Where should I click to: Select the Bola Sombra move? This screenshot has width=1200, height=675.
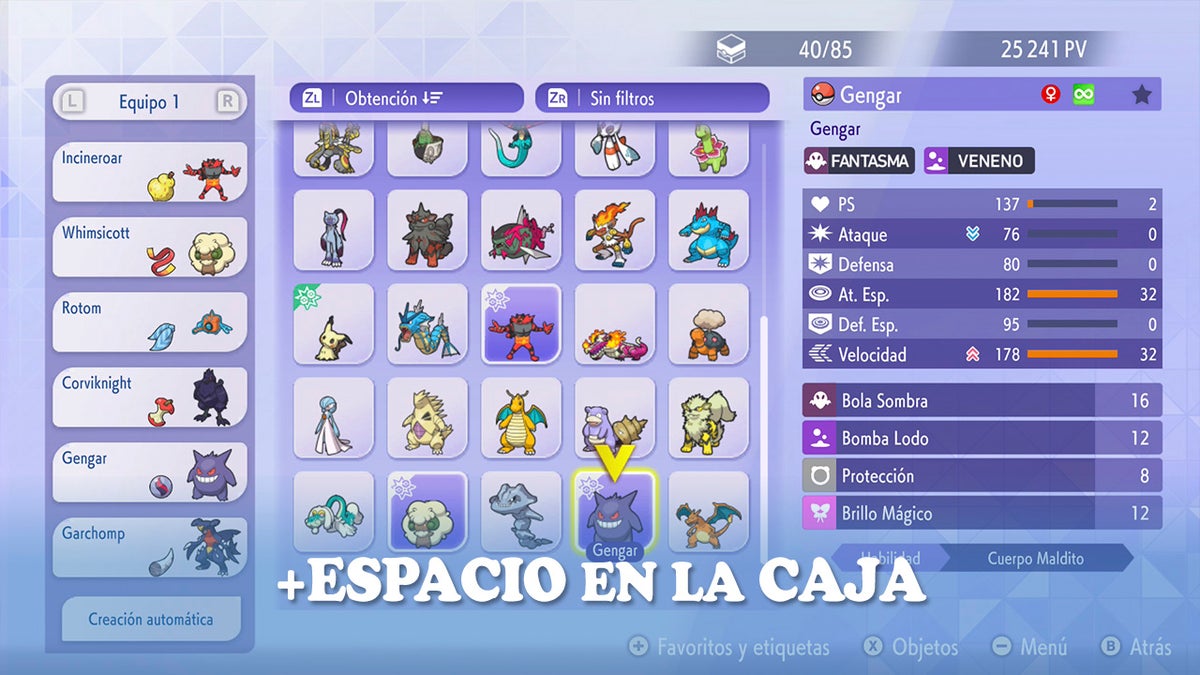coord(982,401)
